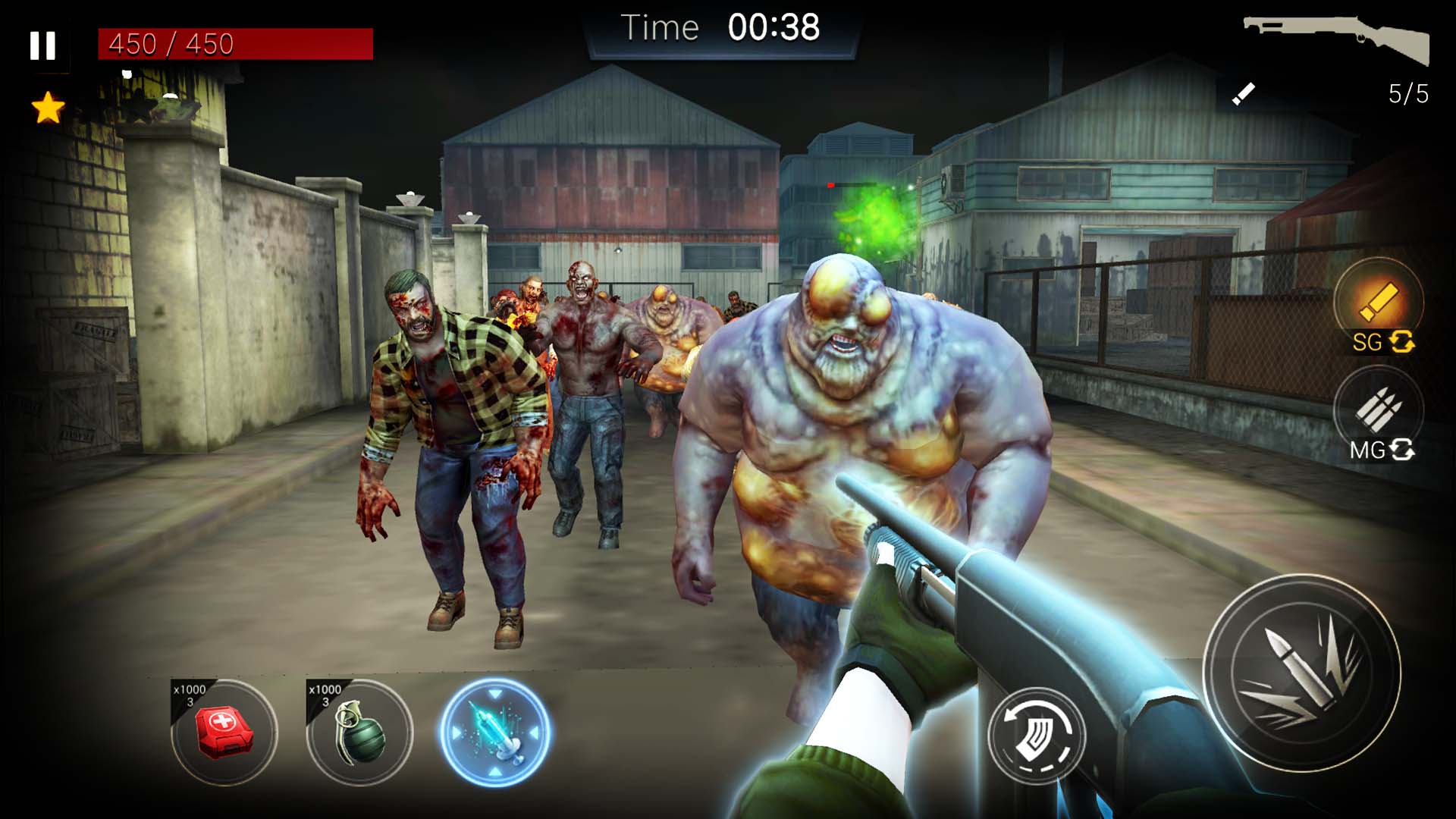Viewport: 1456px width, 819px height.
Task: Toggle the SG weapon swap arrows
Action: click(1404, 343)
